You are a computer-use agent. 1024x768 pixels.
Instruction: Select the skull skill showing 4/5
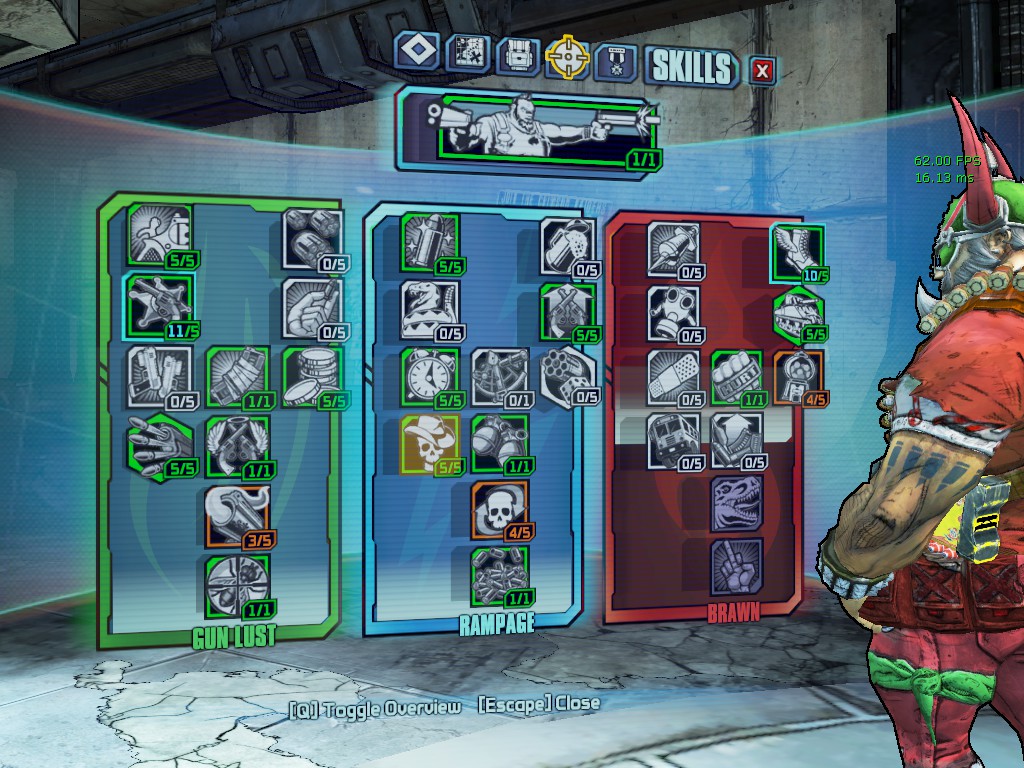pyautogui.click(x=499, y=510)
